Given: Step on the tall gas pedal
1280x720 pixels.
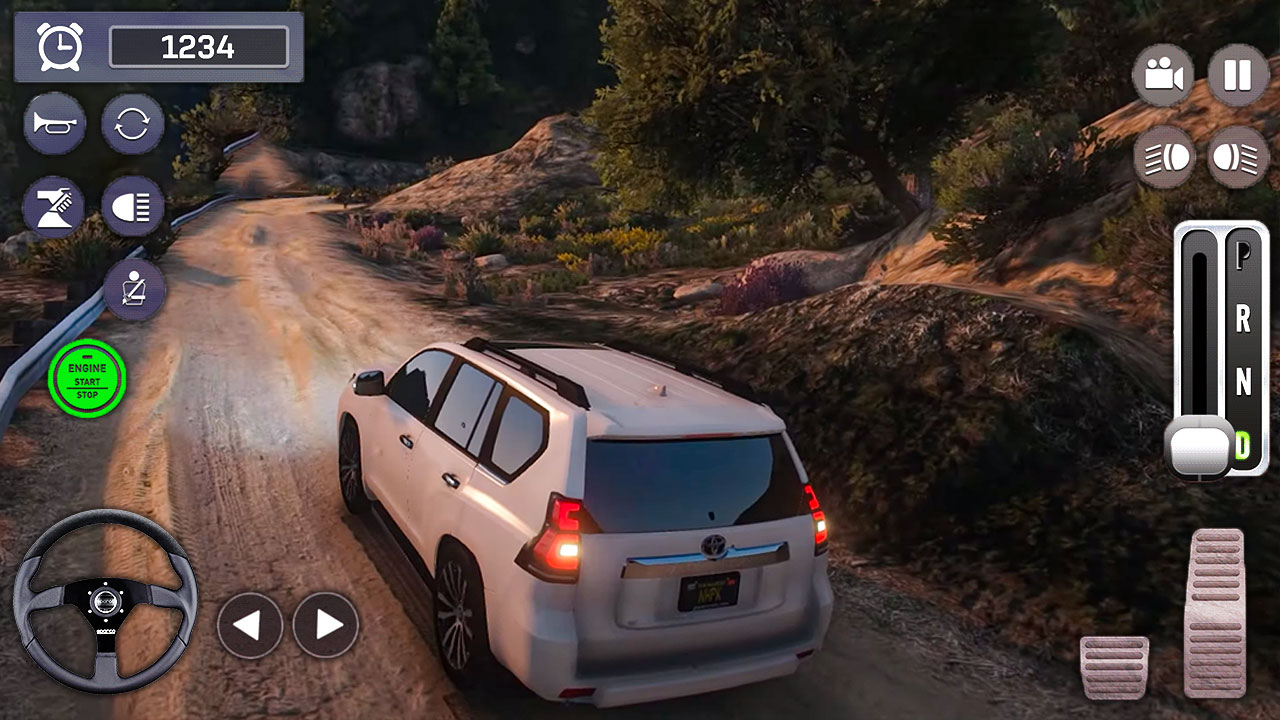Looking at the screenshot, I should [x=1214, y=611].
